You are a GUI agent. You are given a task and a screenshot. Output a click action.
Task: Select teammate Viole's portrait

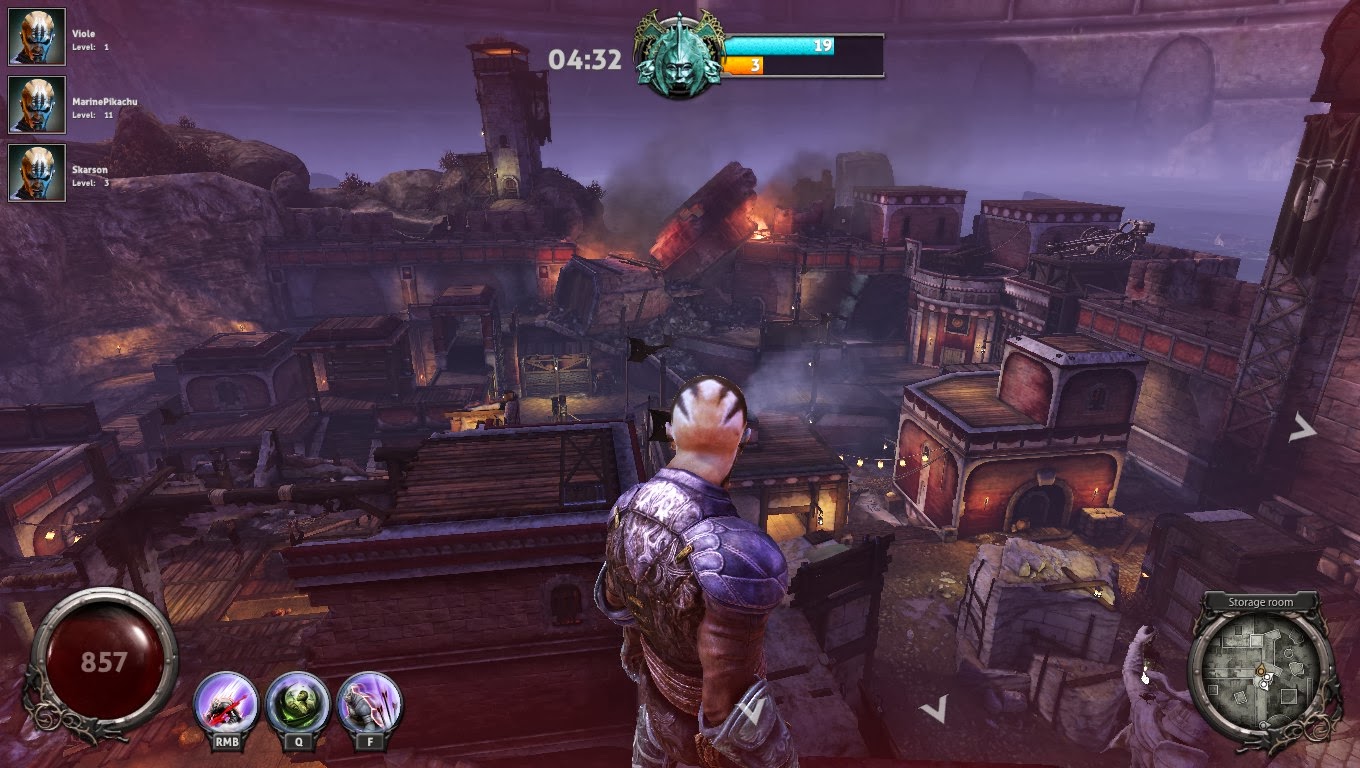(37, 37)
